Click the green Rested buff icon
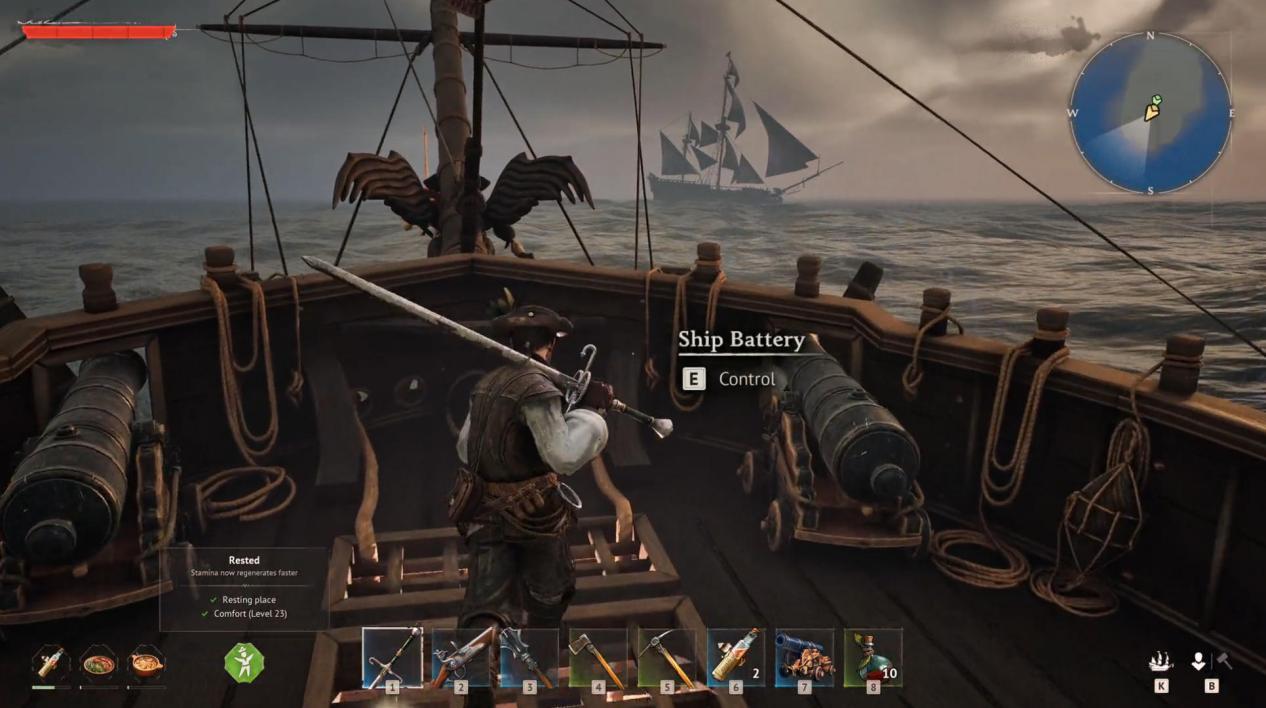The width and height of the screenshot is (1266, 708). pyautogui.click(x=243, y=662)
